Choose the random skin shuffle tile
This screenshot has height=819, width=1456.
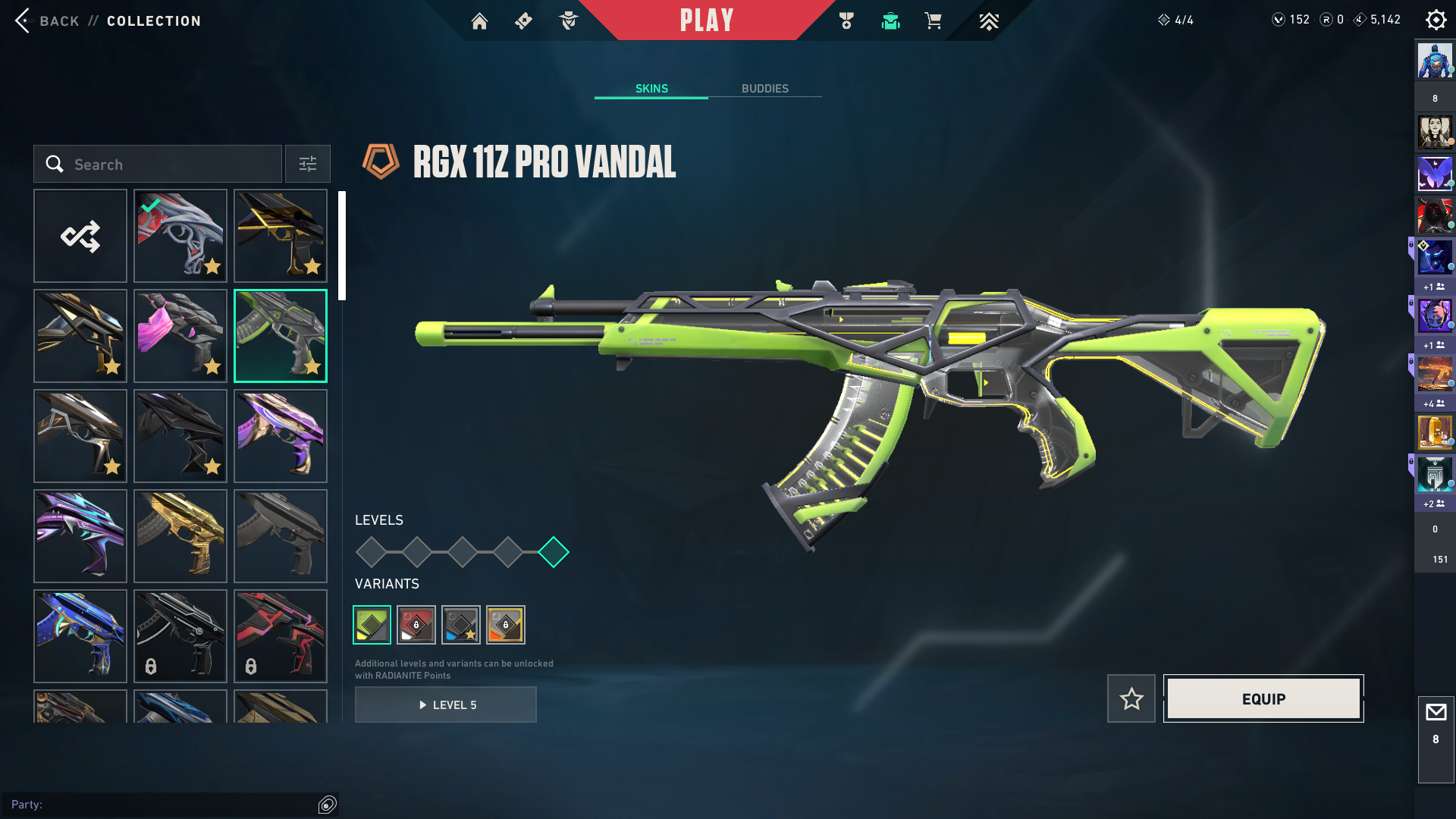coord(80,236)
